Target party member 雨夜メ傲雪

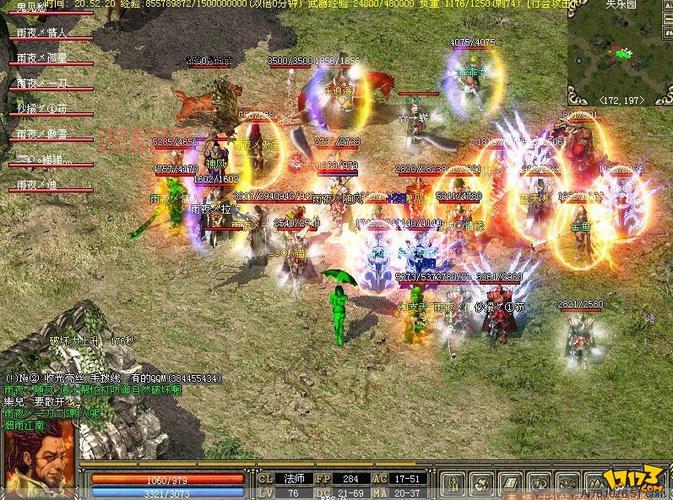pyautogui.click(x=42, y=134)
